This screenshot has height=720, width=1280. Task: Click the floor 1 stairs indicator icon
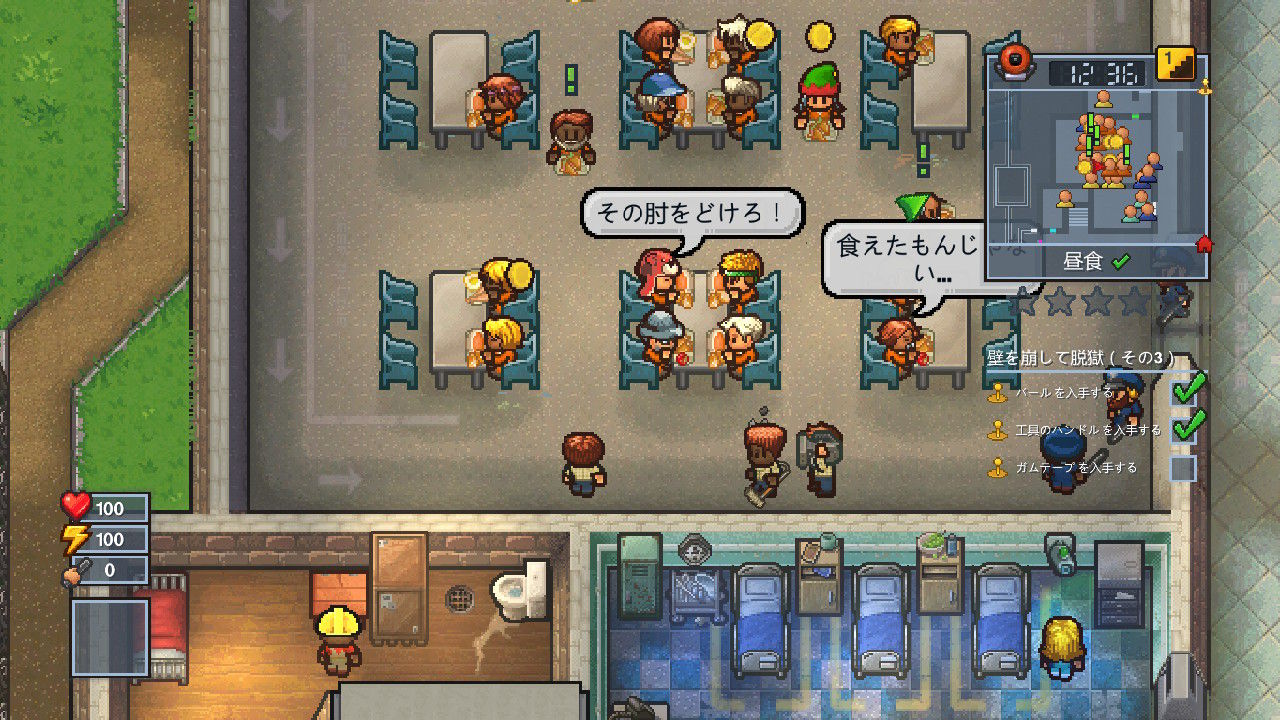pos(1175,62)
